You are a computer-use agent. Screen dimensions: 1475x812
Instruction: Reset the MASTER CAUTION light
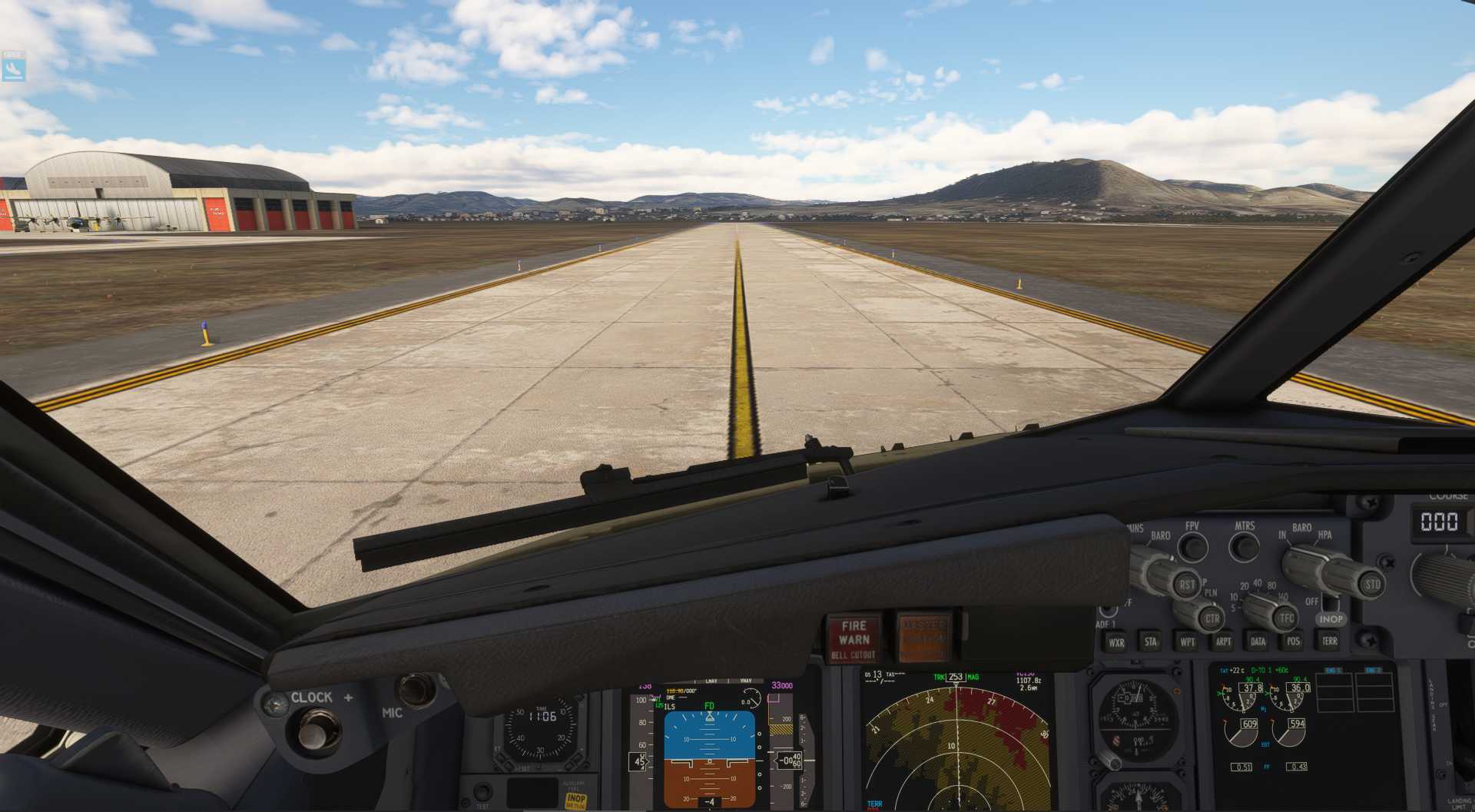[923, 637]
